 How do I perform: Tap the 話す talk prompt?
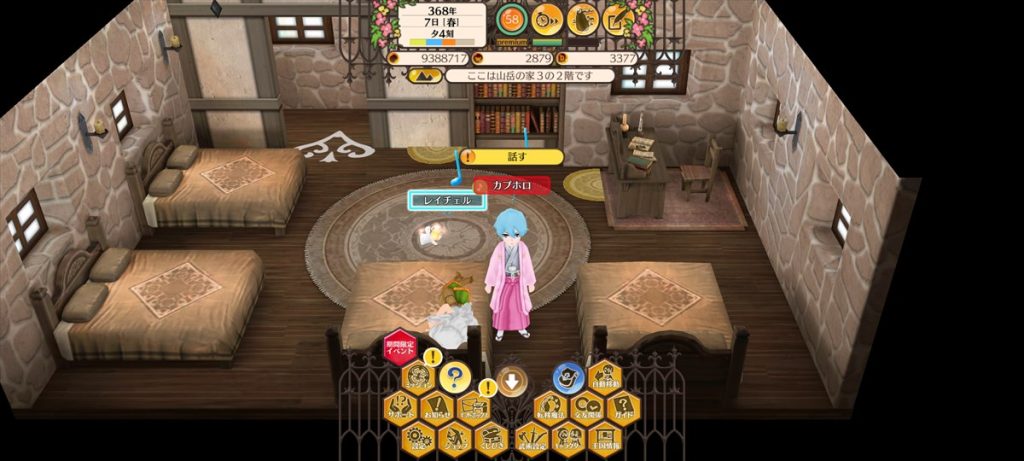click(x=514, y=157)
